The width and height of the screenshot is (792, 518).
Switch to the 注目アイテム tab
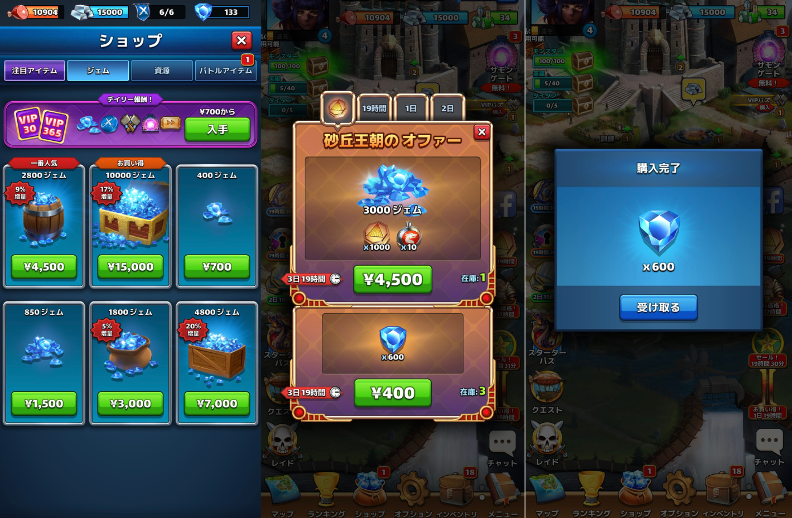[35, 71]
